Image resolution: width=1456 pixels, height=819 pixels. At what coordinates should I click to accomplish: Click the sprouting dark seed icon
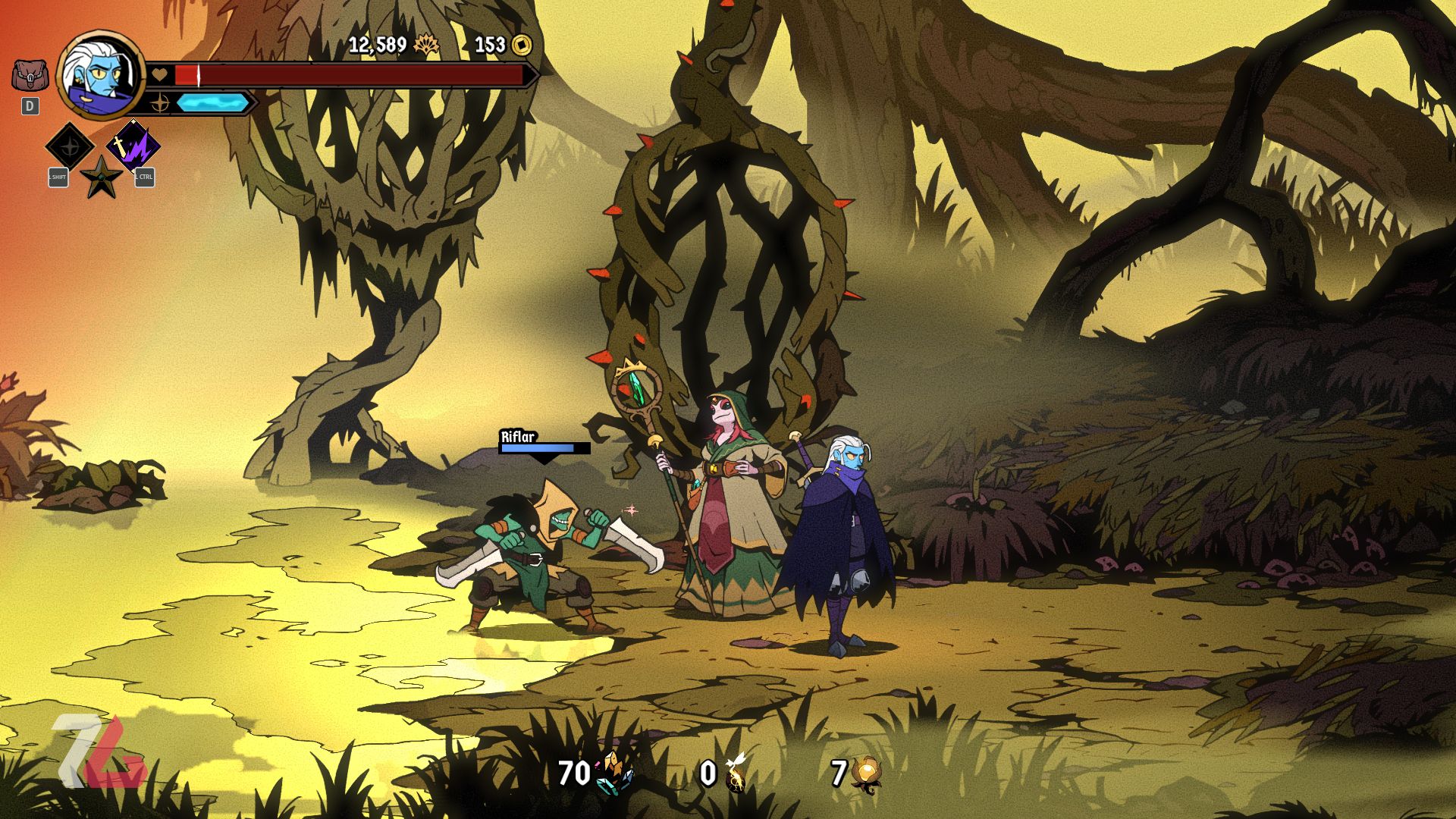click(x=736, y=773)
